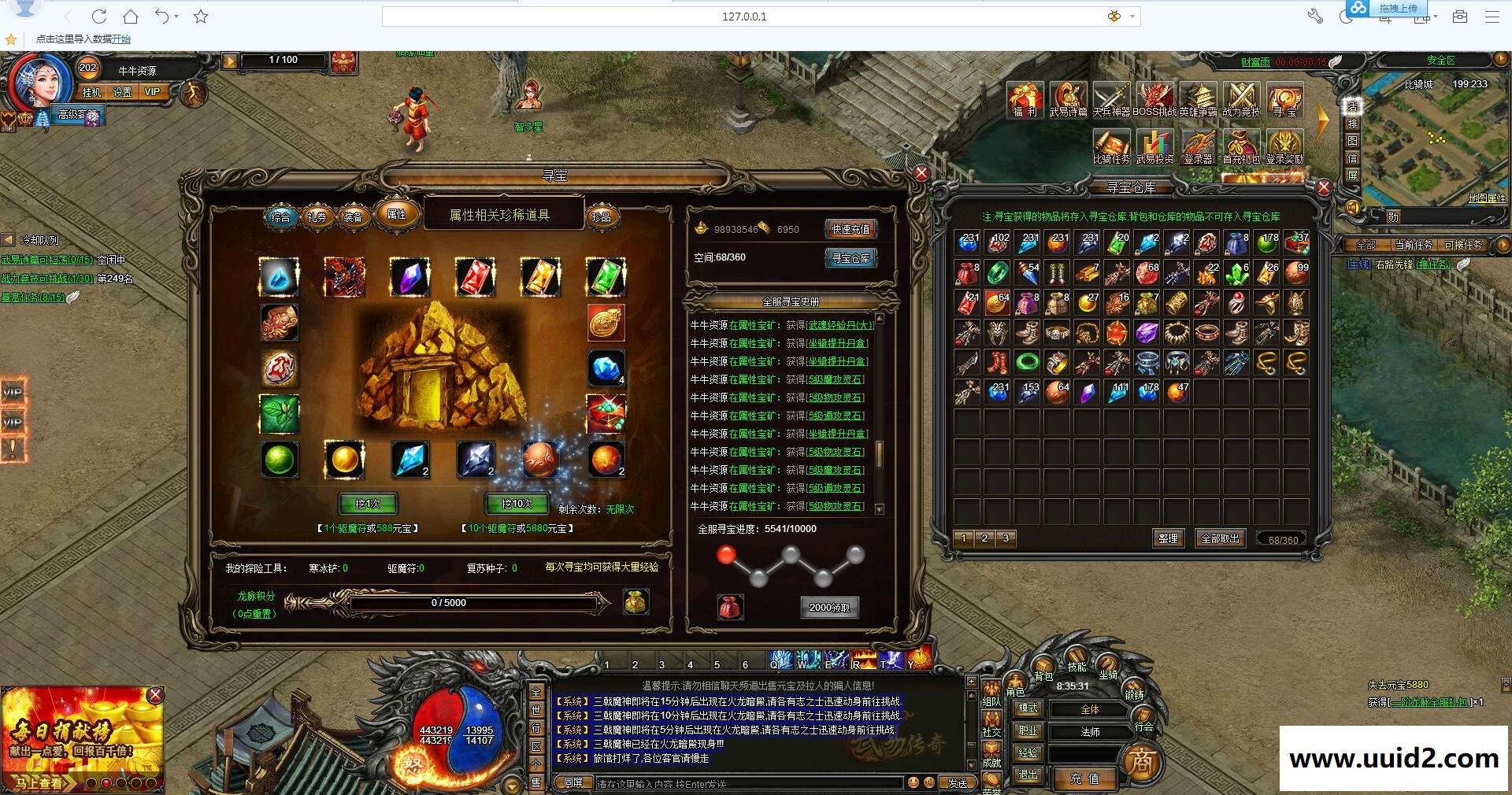The width and height of the screenshot is (1512, 795).
Task: Click 全部取出 in the treasure warehouse
Action: pyautogui.click(x=1221, y=539)
